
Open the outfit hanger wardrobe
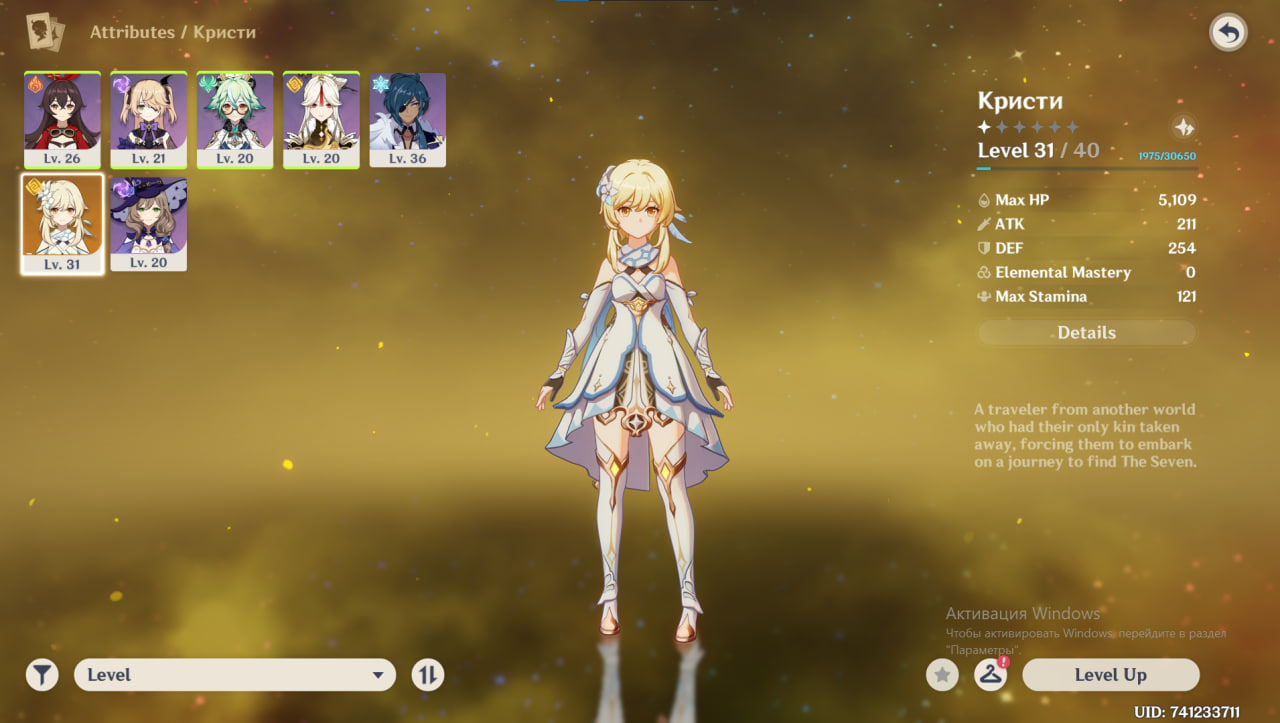[x=990, y=675]
